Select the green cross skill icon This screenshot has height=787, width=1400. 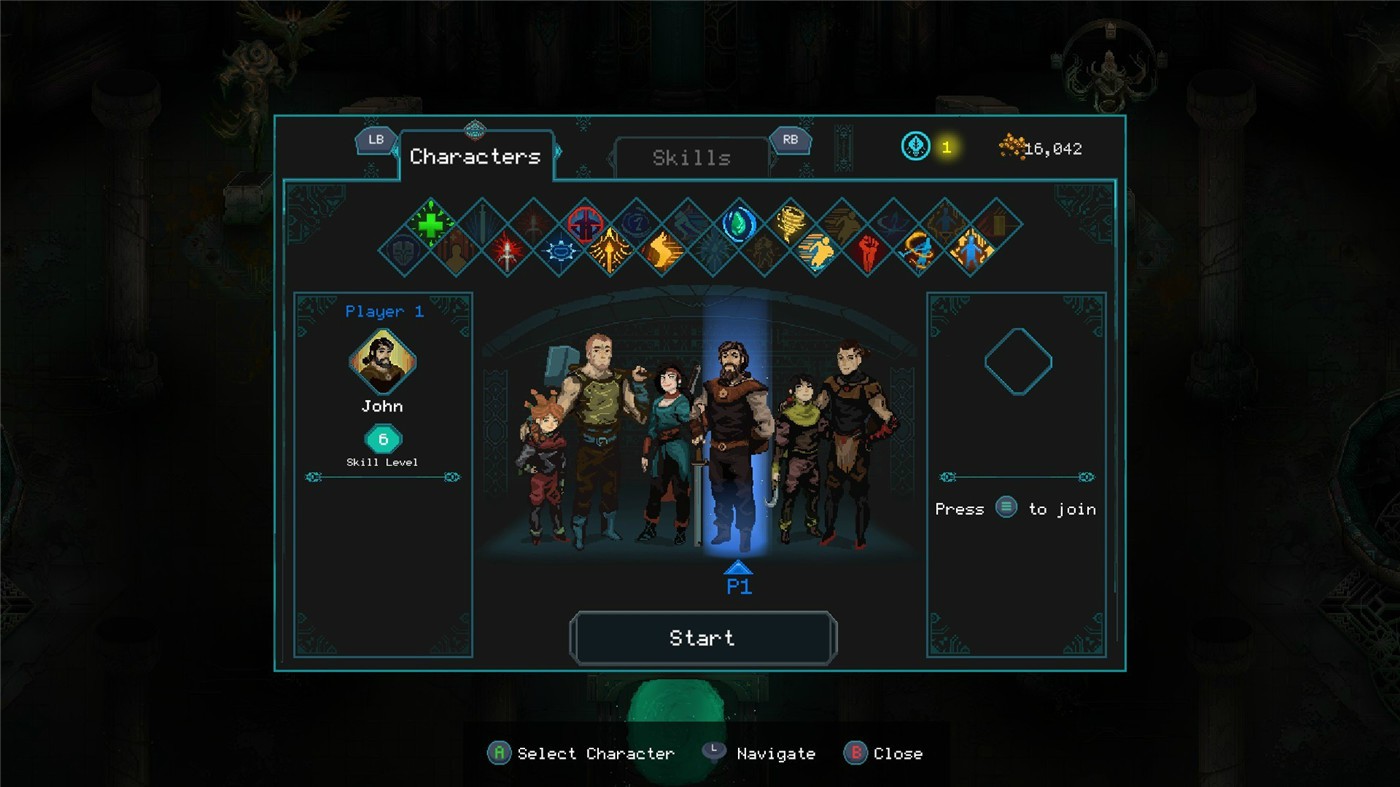coord(431,223)
